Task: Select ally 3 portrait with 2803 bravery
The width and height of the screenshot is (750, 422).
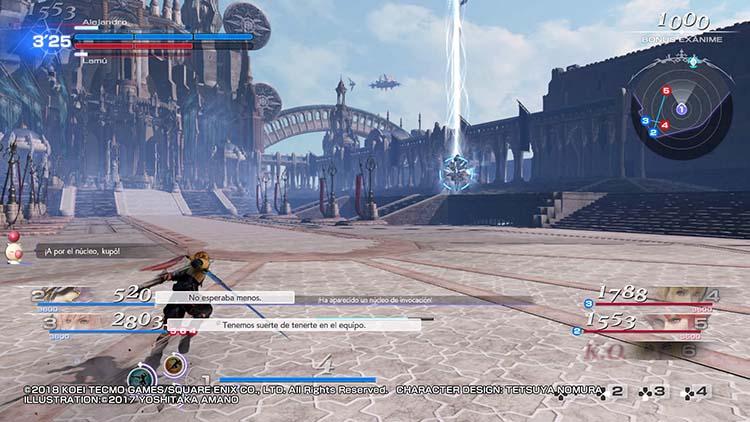Action: coord(62,323)
